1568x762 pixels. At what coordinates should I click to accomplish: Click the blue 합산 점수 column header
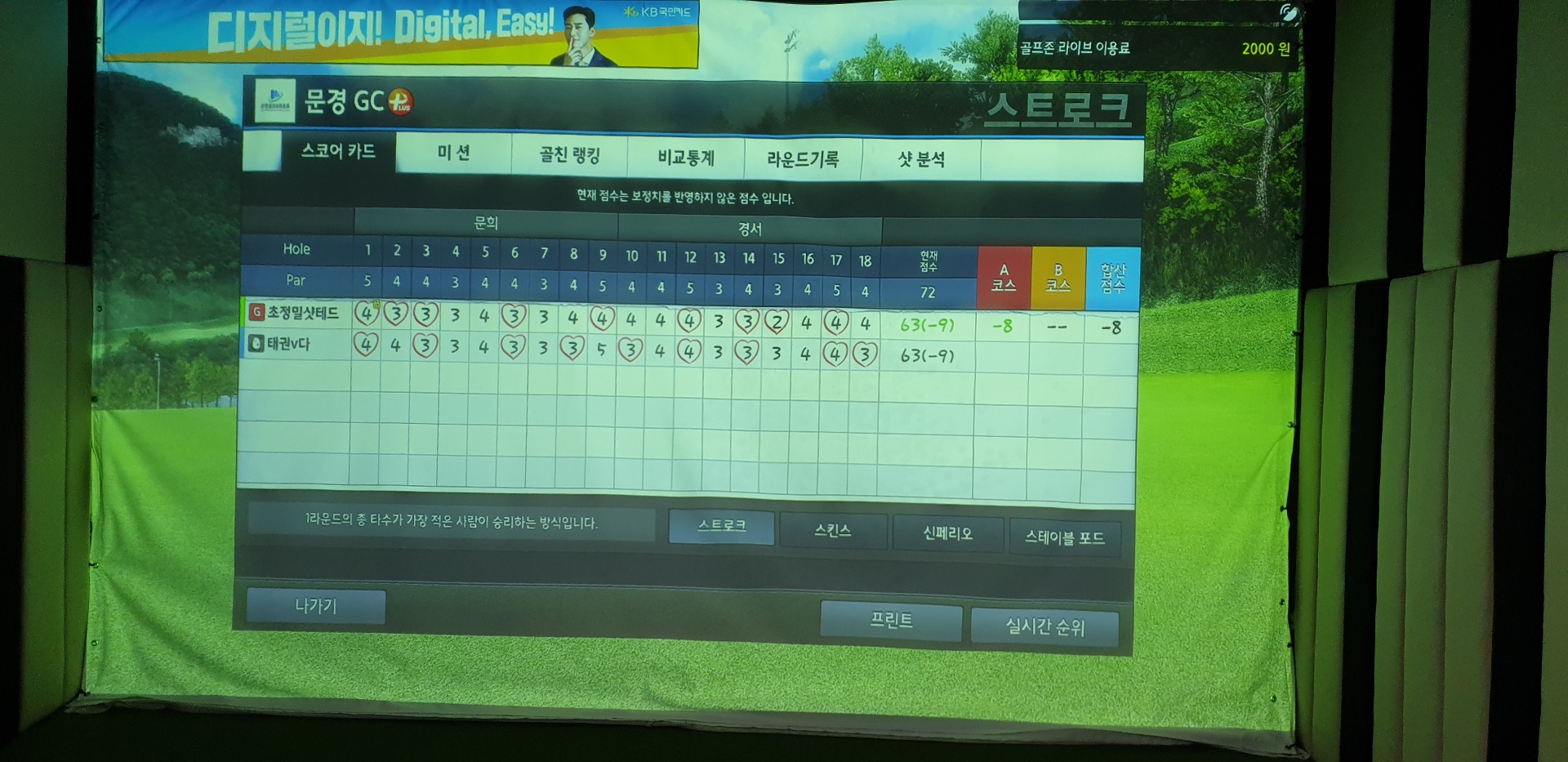click(1112, 279)
